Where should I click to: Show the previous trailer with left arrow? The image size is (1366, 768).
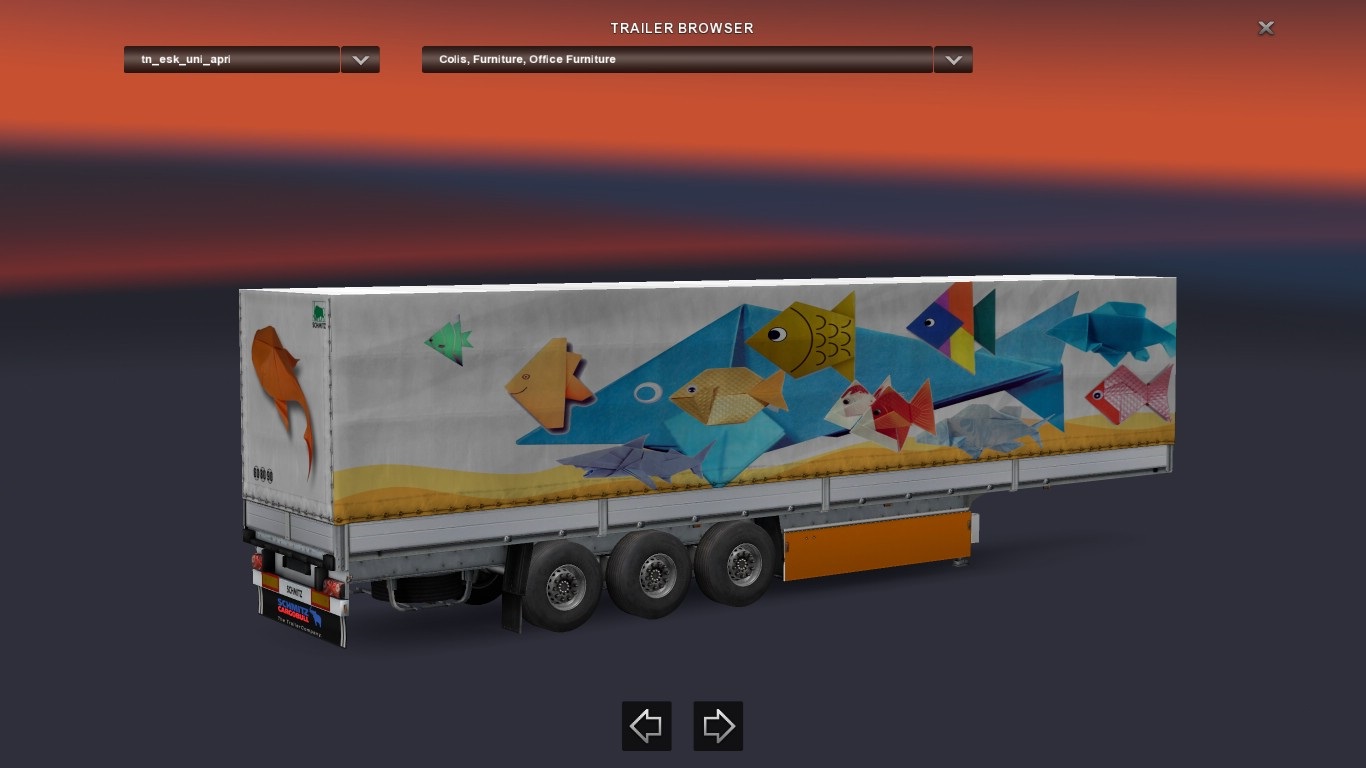[x=646, y=726]
